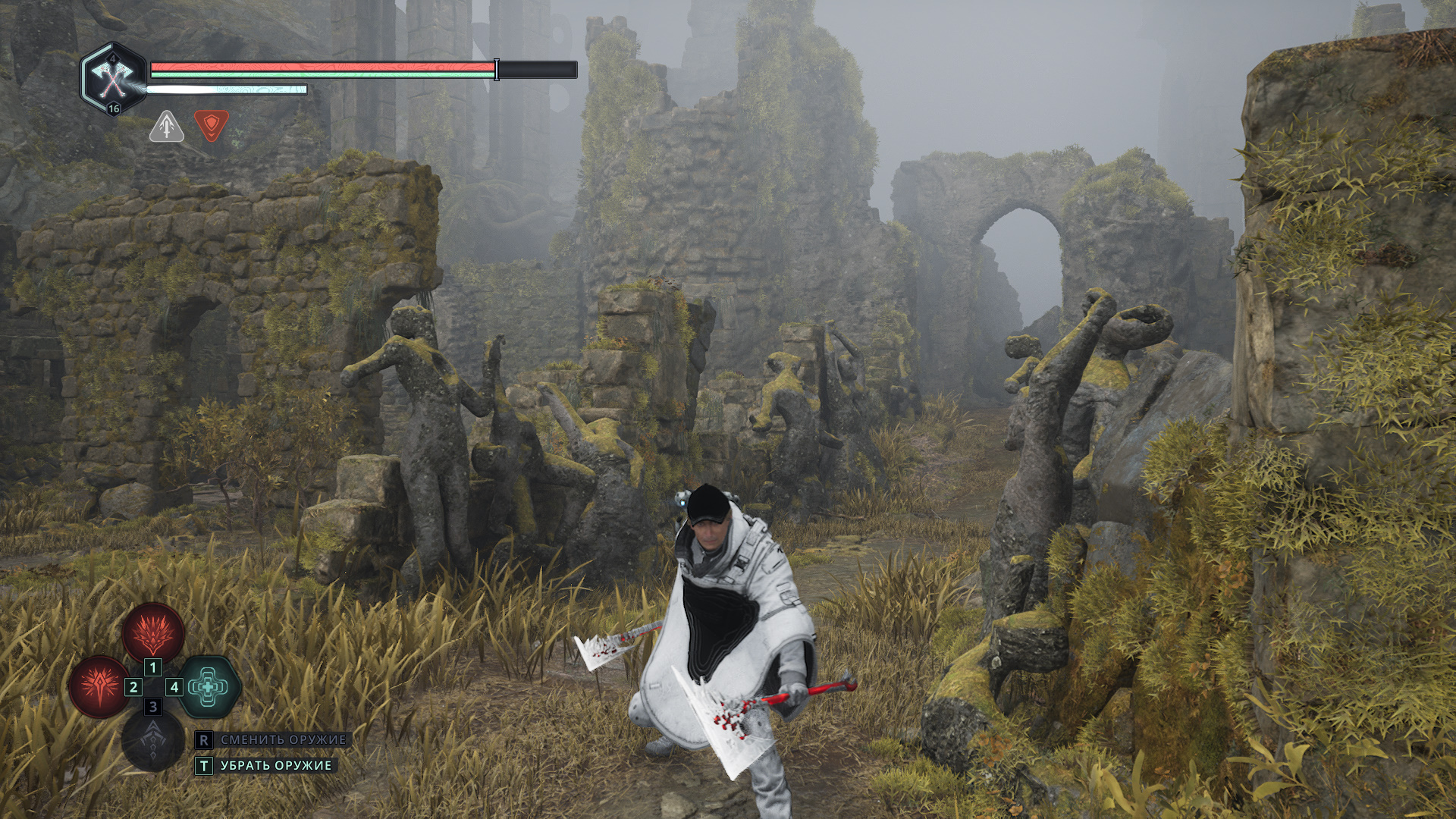Select the dimmed grey arrowhead ability, slot 3

tap(153, 741)
